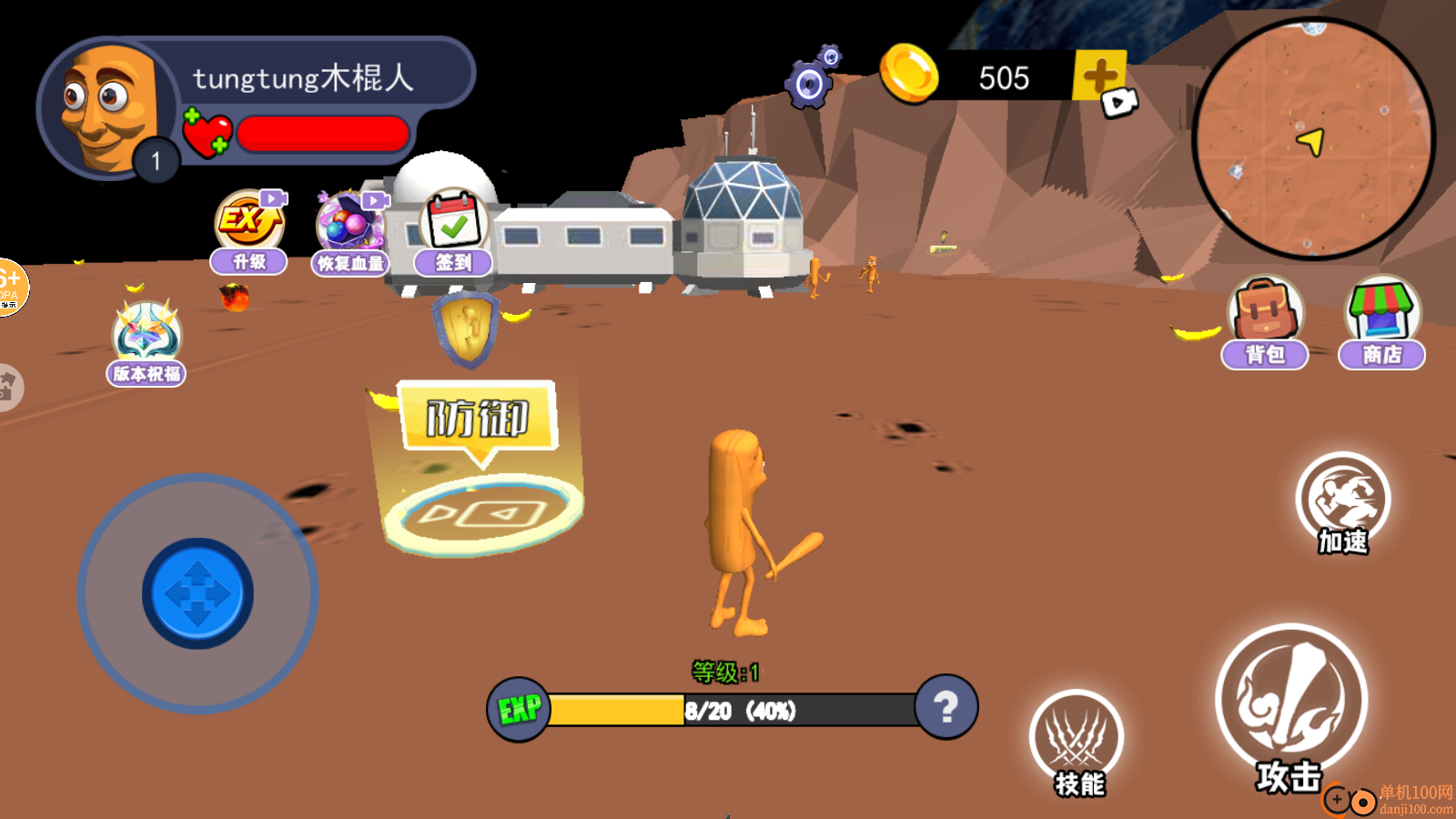Click the heart with plus health icon
The height and width of the screenshot is (819, 1456).
coord(207,134)
